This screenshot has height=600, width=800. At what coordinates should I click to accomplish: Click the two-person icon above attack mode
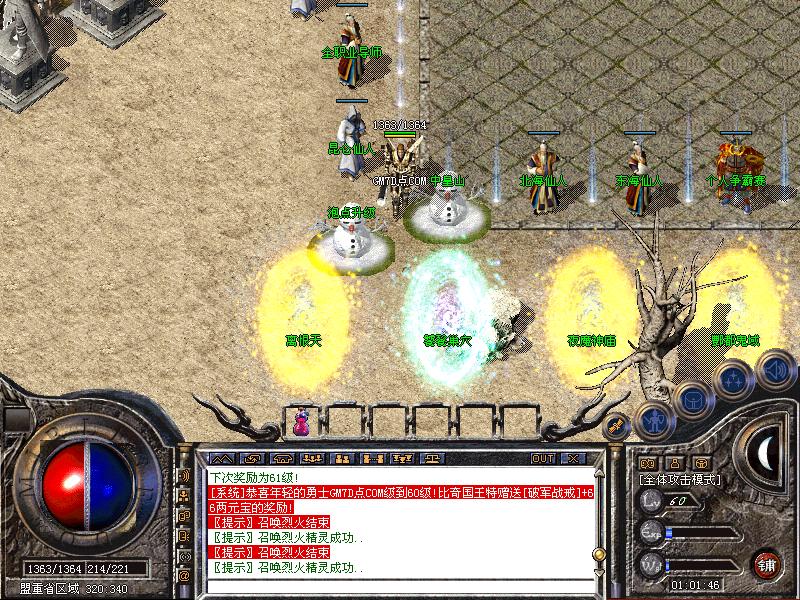click(x=647, y=463)
